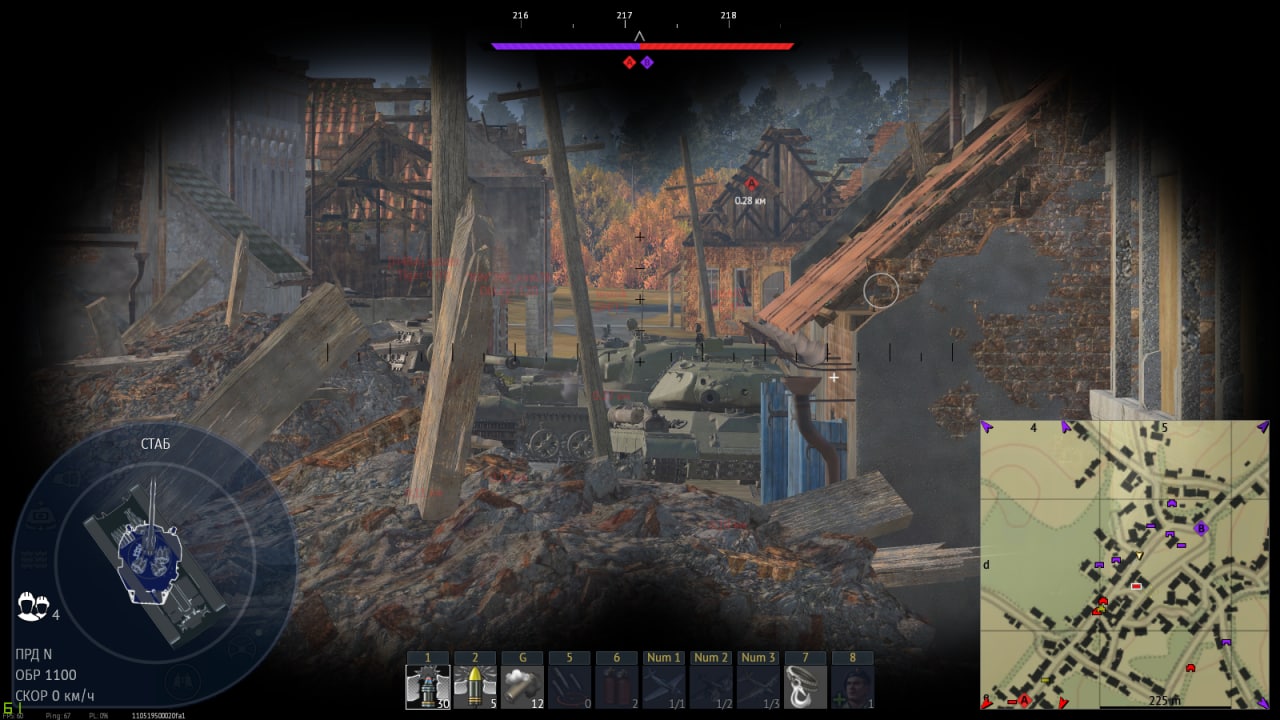Choose the aircraft slot labeled Num 1
The image size is (1280, 720).
pyautogui.click(x=663, y=687)
